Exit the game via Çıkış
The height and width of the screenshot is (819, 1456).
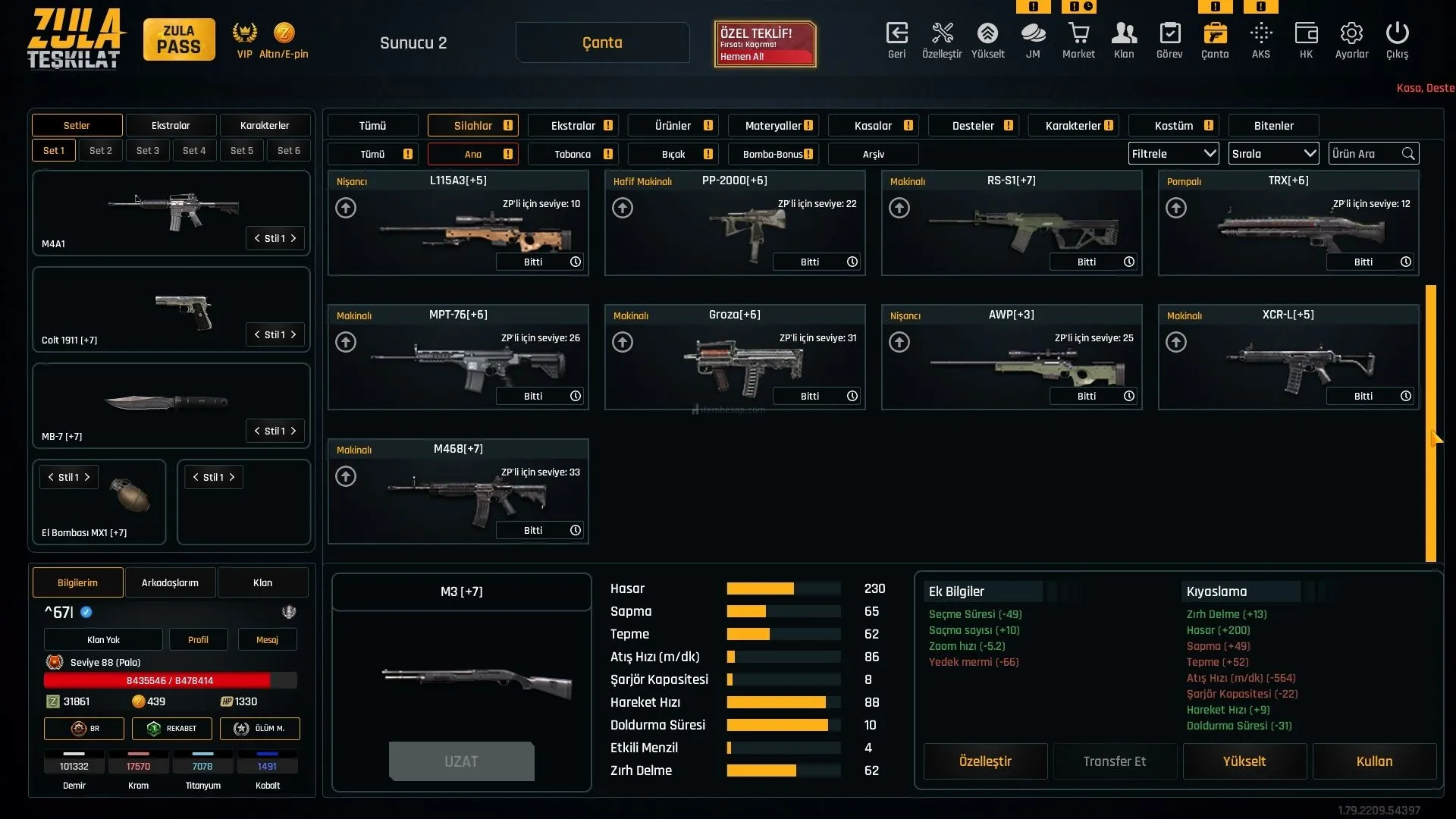click(1397, 40)
